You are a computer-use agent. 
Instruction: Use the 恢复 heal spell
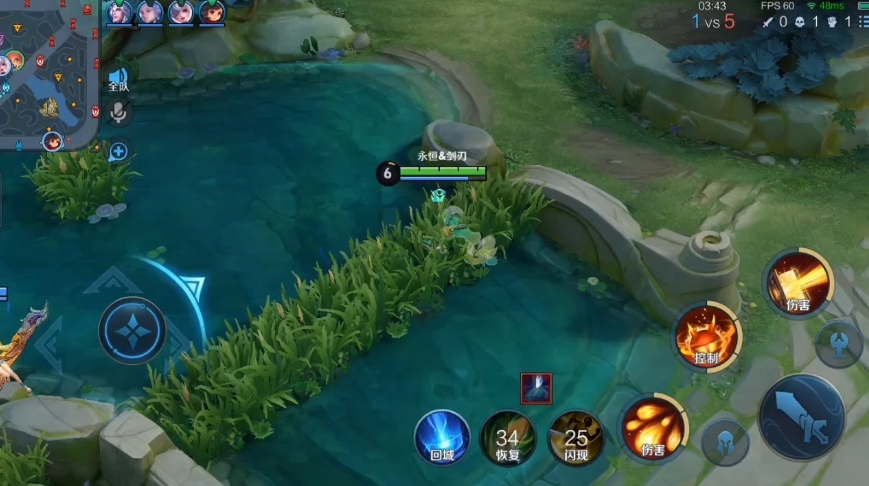508,437
